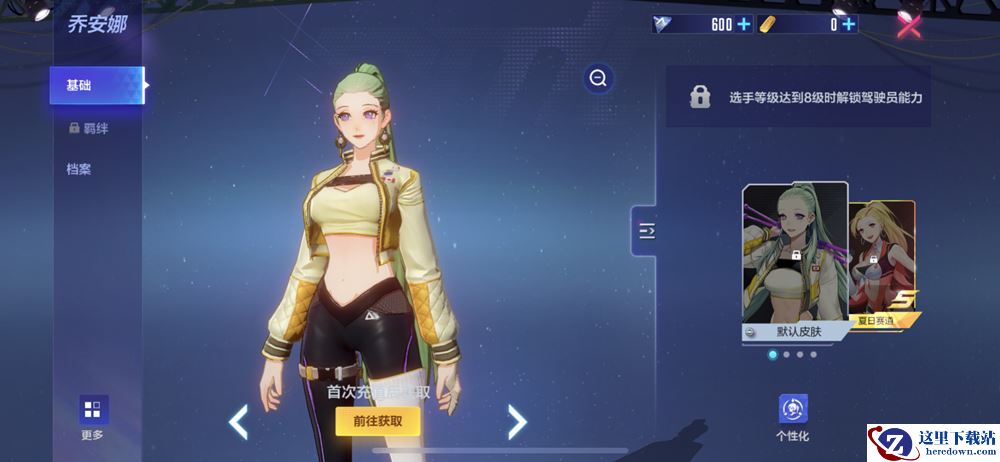The width and height of the screenshot is (1000, 462).
Task: Select the 默认皮肤 skin card
Action: [x=794, y=262]
